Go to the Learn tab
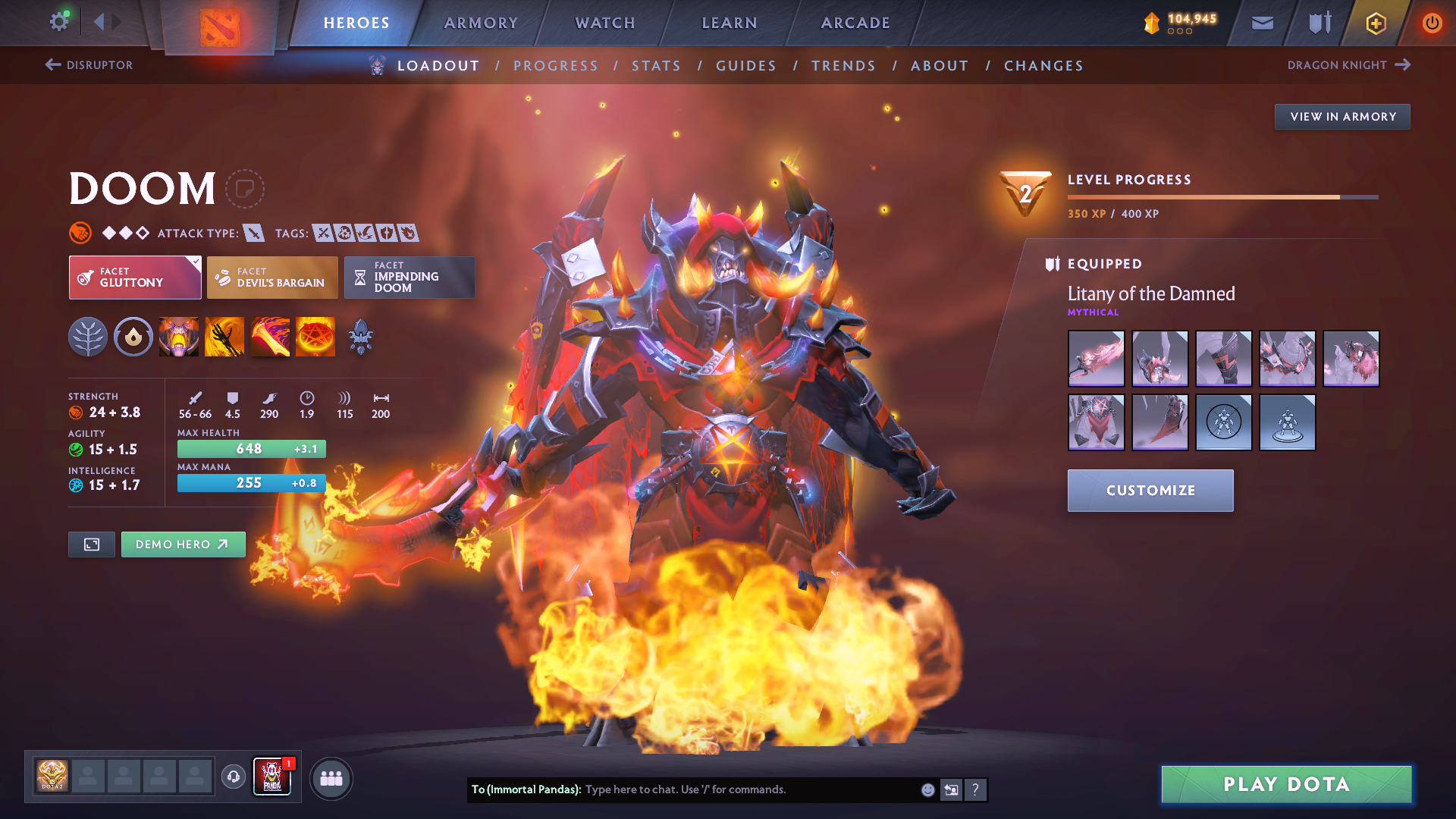 click(x=730, y=23)
